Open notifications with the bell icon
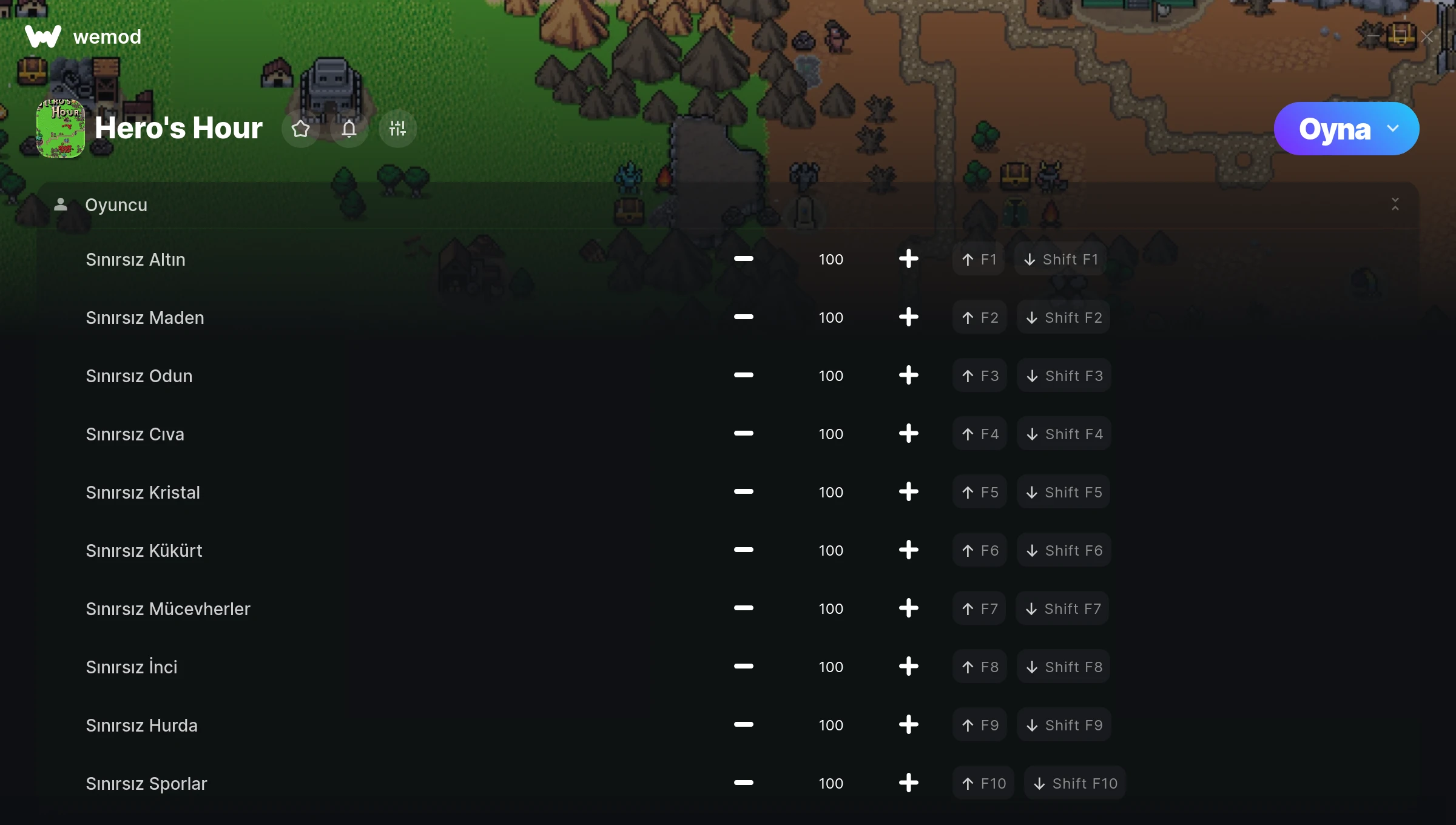 [349, 129]
